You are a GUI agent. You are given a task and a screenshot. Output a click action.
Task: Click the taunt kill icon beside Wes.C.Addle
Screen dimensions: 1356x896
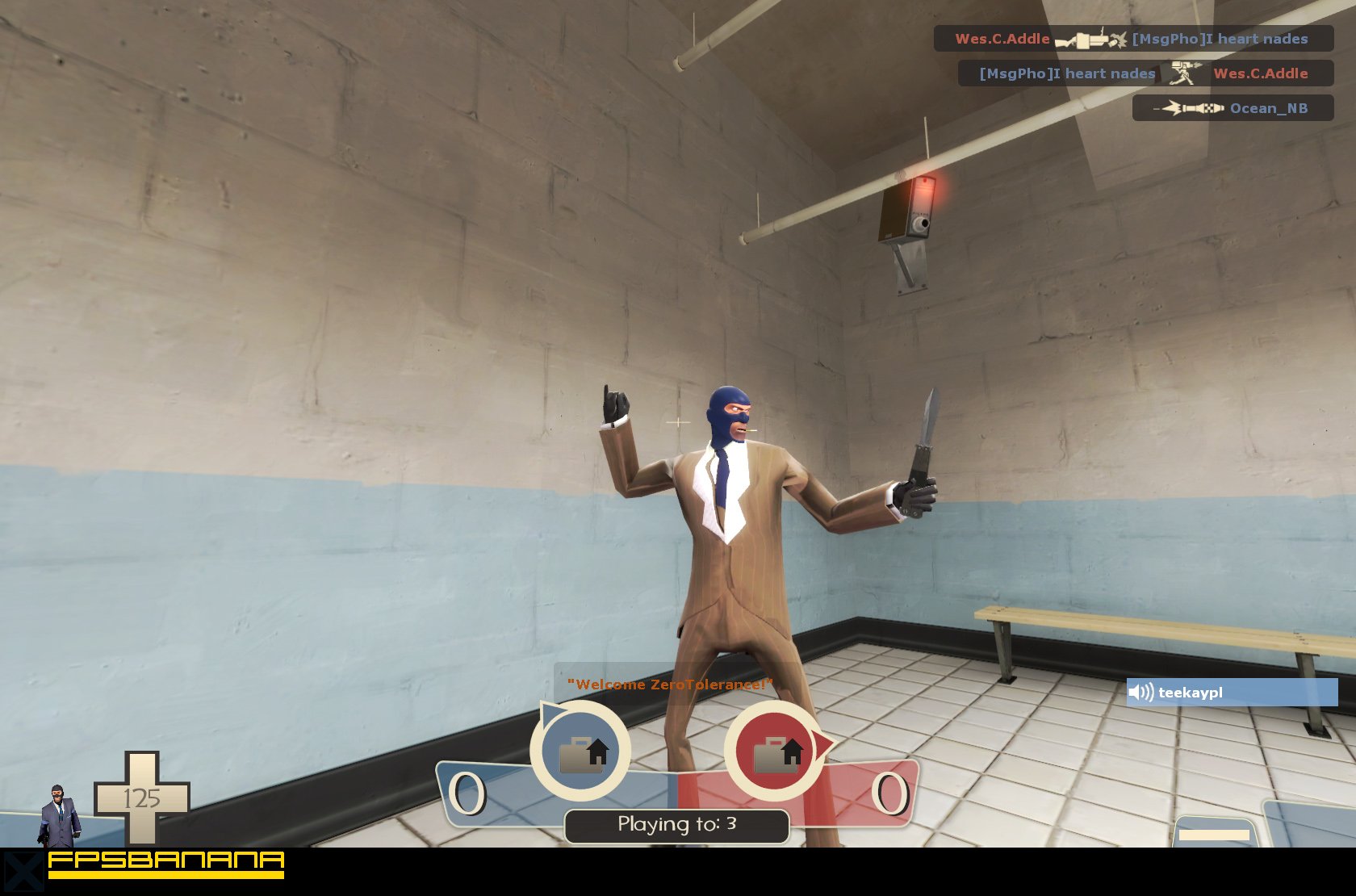tap(1185, 73)
